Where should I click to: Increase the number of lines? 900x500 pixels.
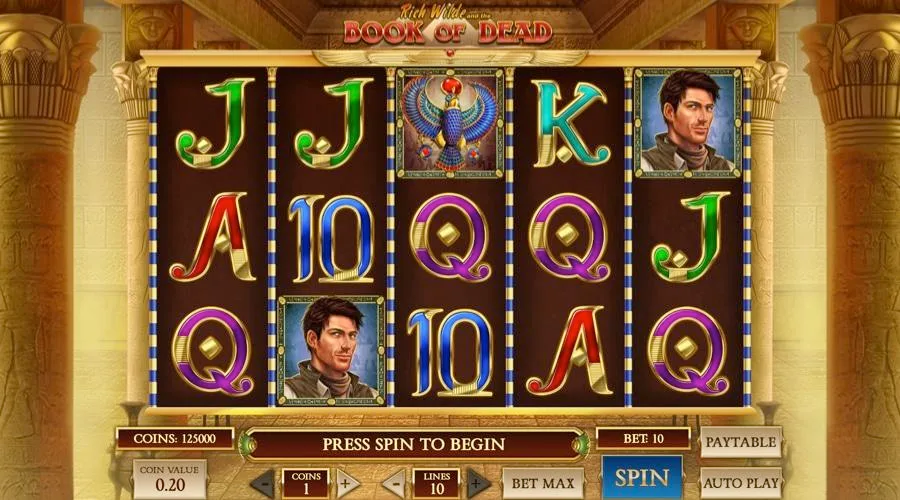[x=479, y=482]
